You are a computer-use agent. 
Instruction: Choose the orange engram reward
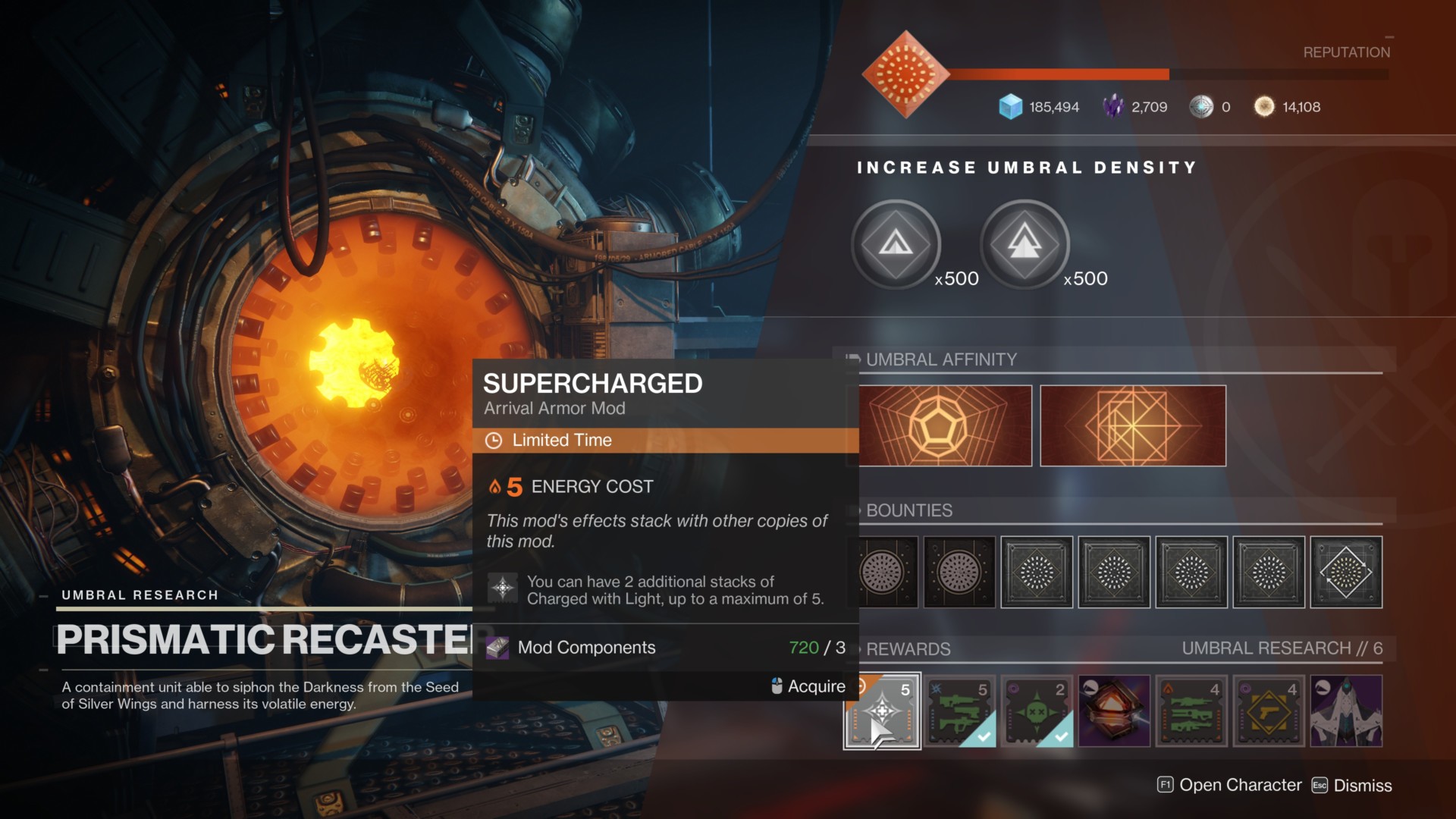pos(1115,711)
